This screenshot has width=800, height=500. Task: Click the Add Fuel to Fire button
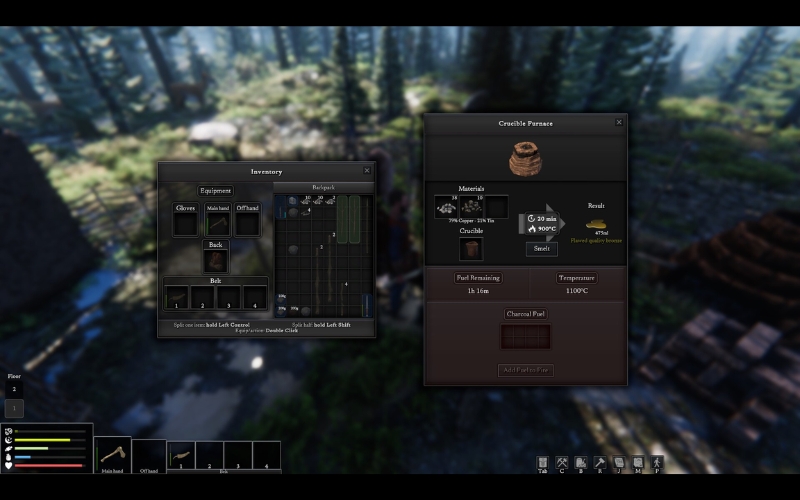(526, 370)
